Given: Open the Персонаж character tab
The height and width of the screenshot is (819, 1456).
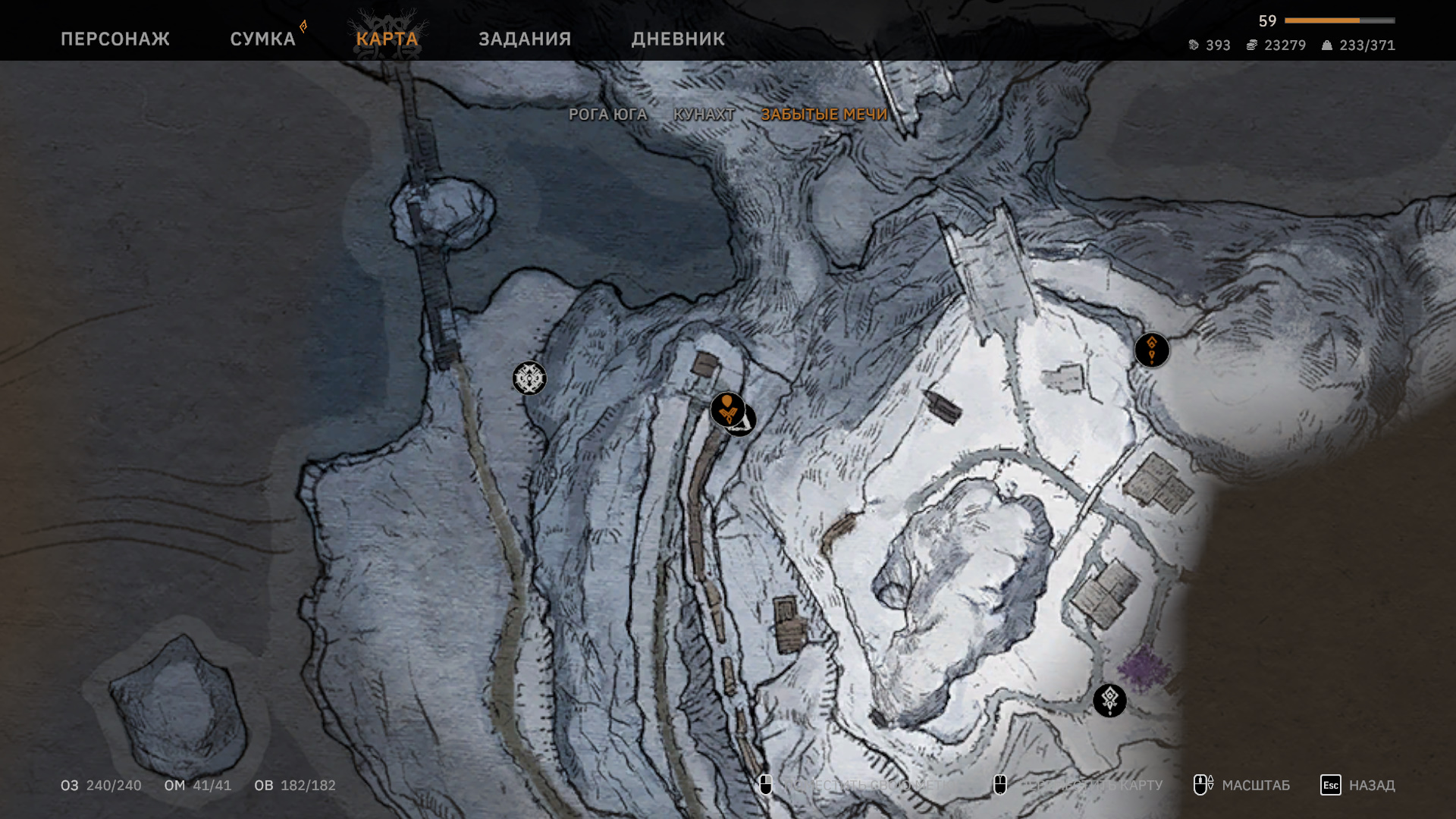Looking at the screenshot, I should click(x=115, y=39).
